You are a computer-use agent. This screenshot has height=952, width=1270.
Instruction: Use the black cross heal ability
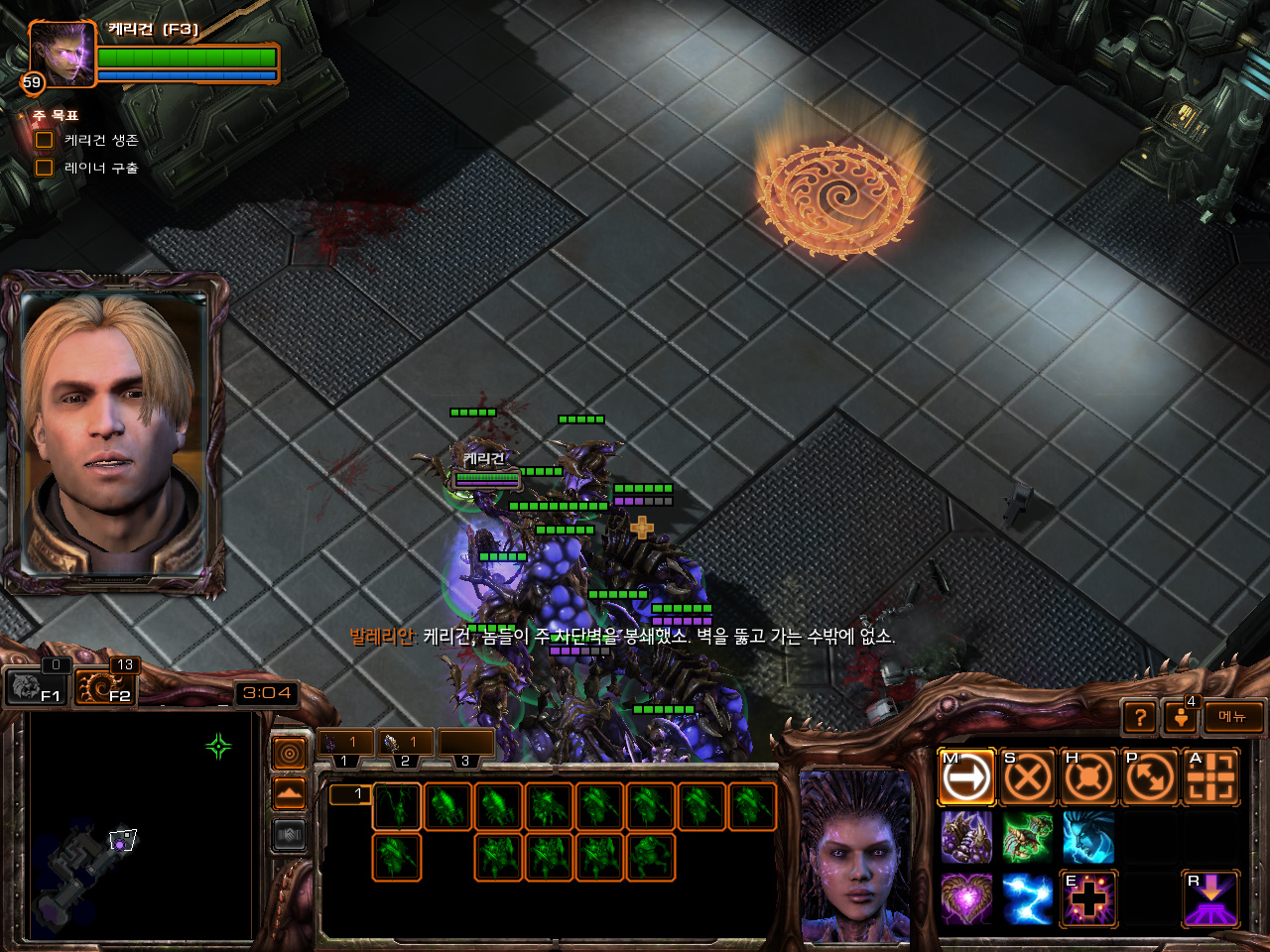pos(1088,898)
